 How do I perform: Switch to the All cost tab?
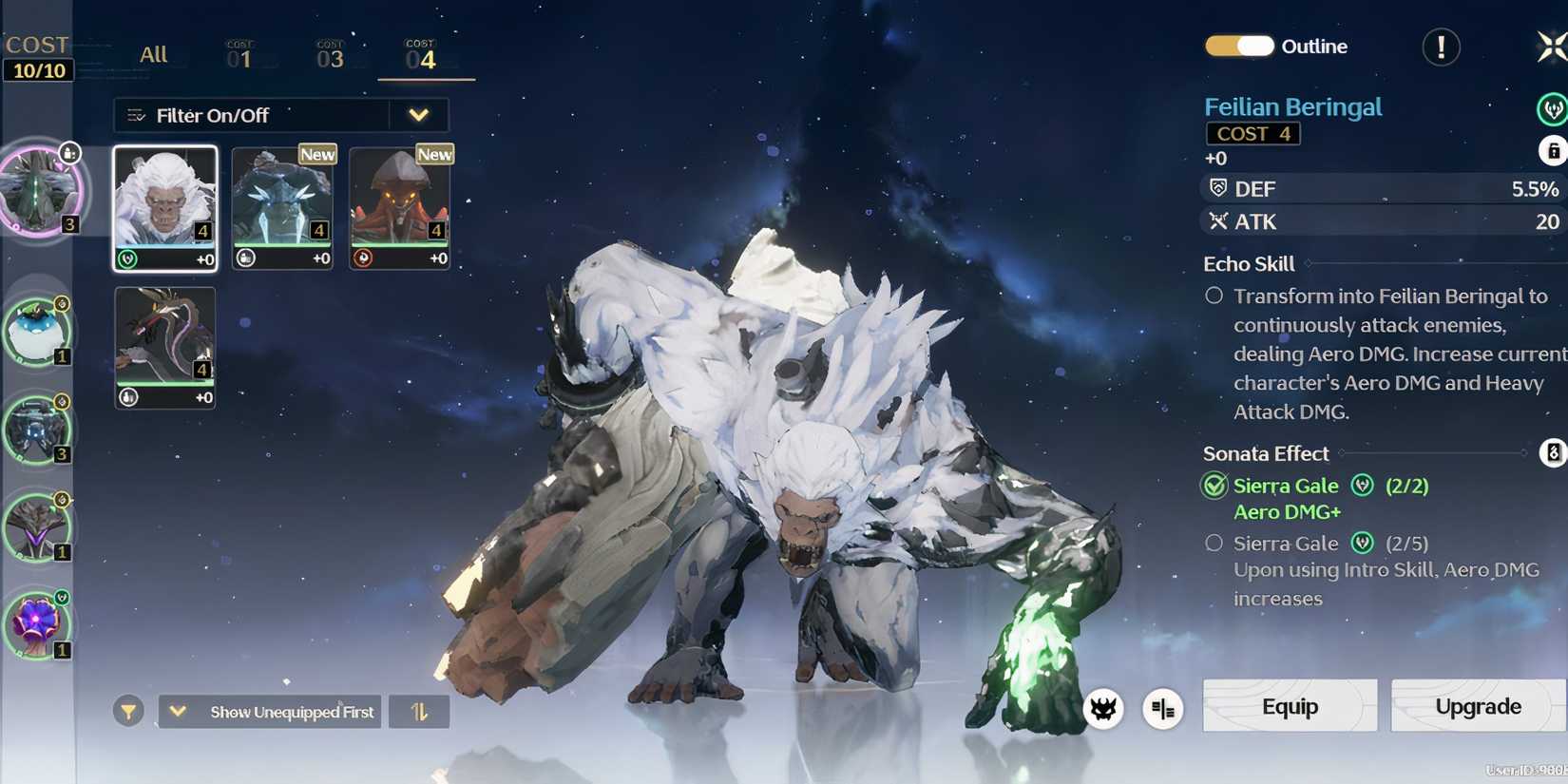click(153, 54)
